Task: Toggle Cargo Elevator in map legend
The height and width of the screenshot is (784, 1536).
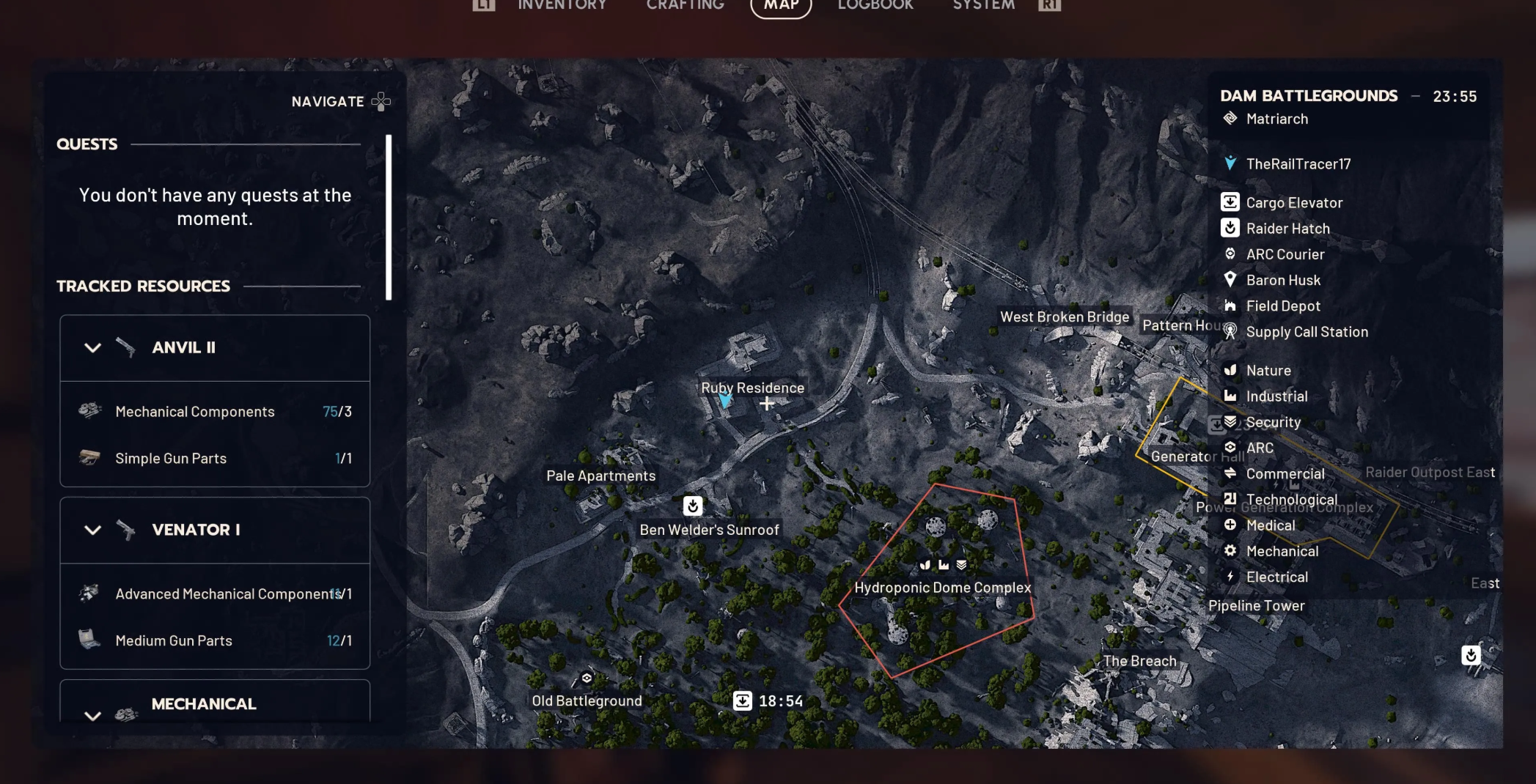Action: [x=1294, y=203]
